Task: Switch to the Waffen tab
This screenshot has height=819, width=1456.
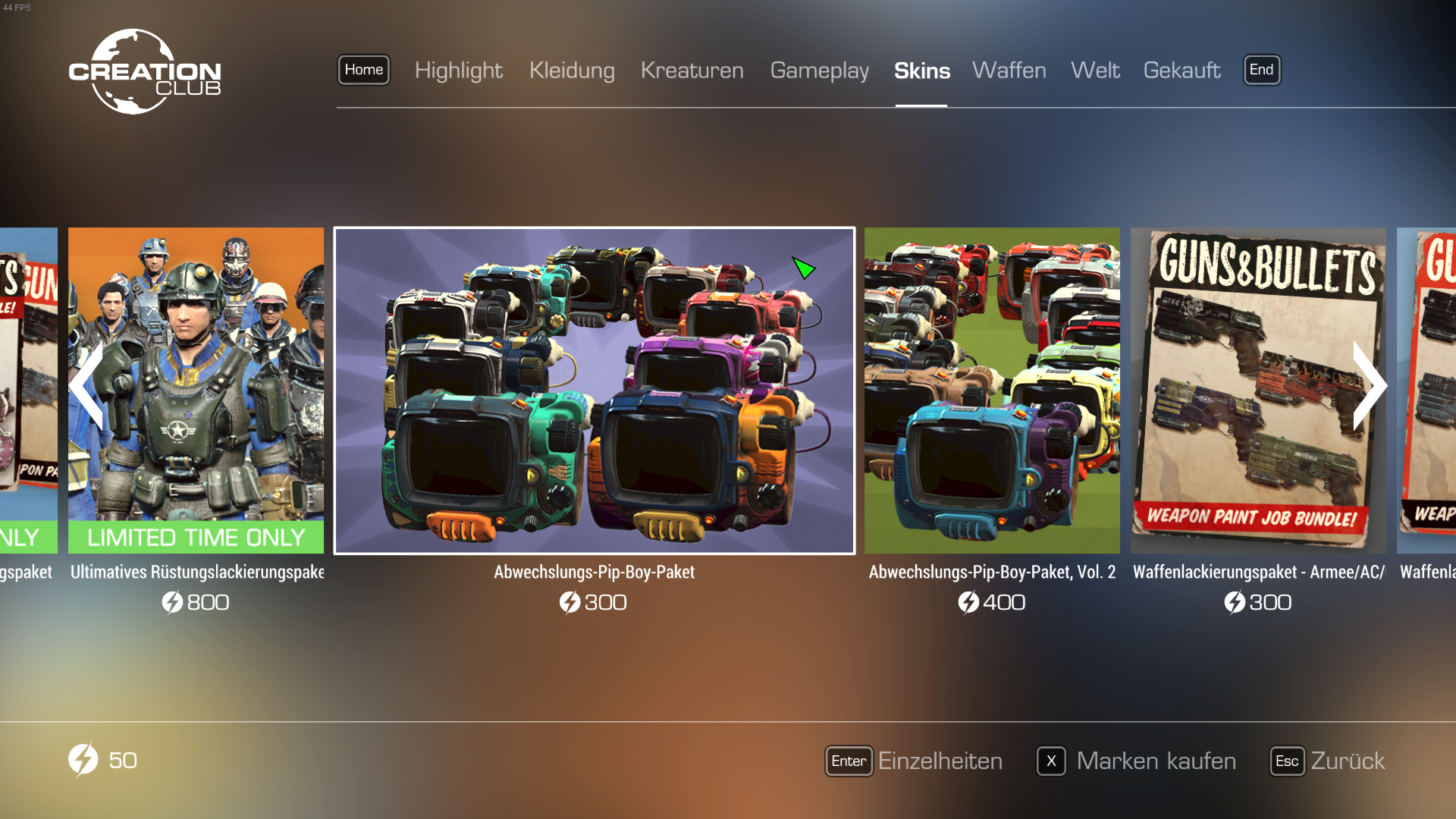Action: coord(1009,71)
